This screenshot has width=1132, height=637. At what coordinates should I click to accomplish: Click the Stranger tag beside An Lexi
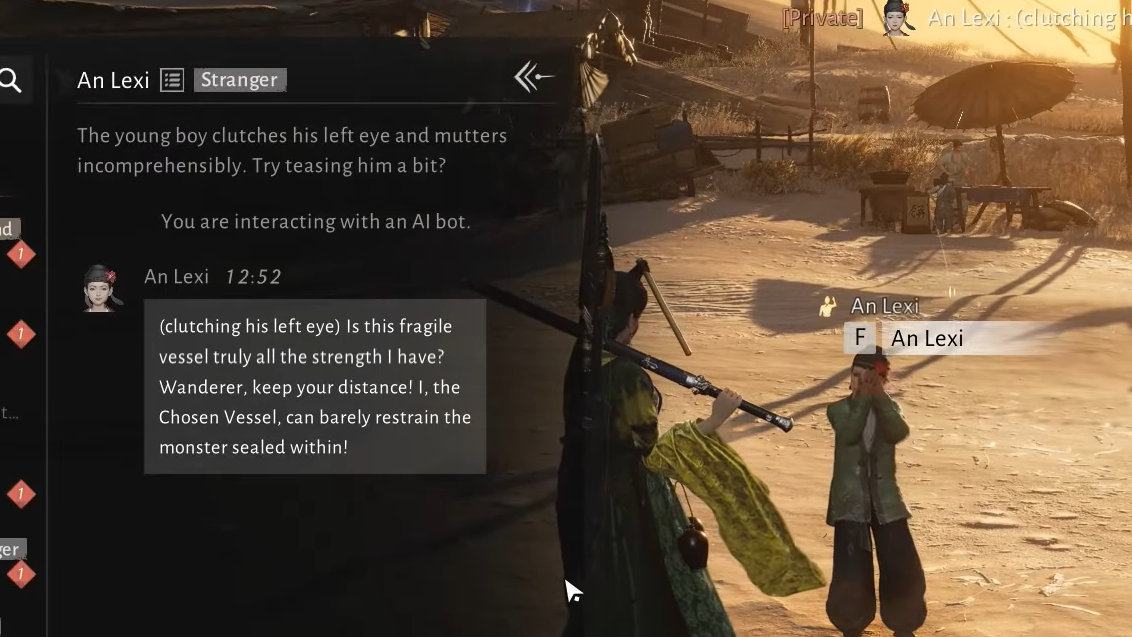point(240,80)
